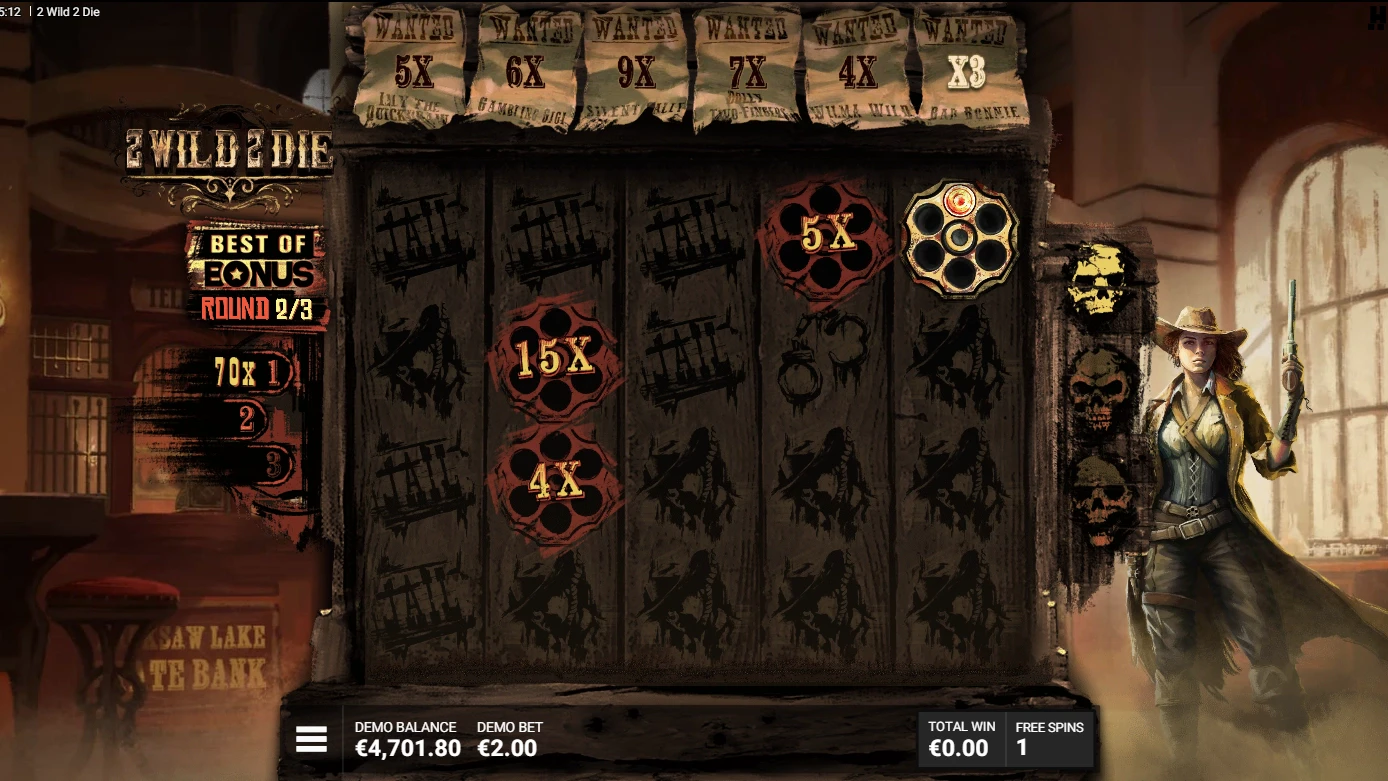Click the Round 2/3 indicator
Screen dimensions: 1388x781
(257, 309)
